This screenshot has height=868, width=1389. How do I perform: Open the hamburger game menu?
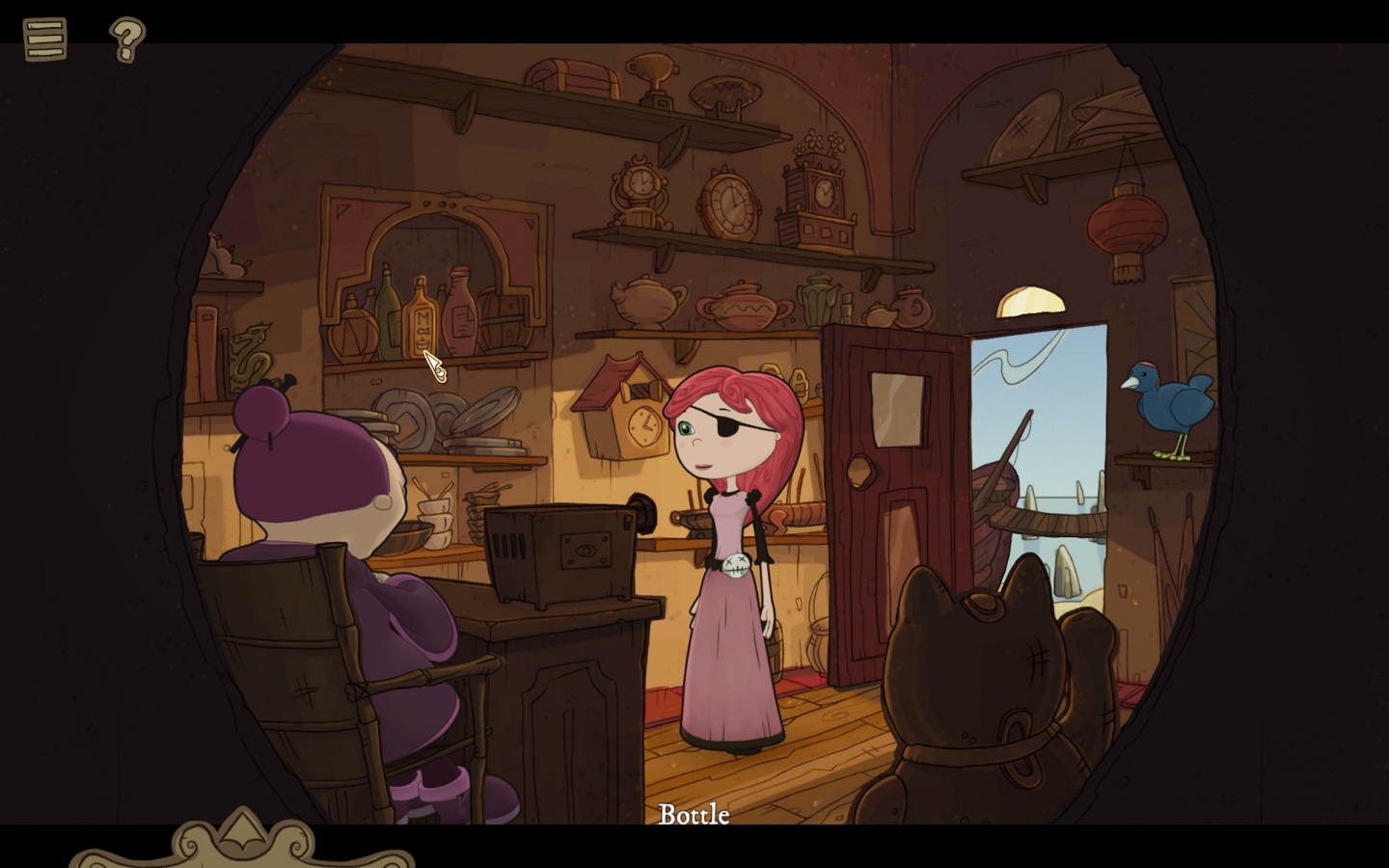click(42, 39)
